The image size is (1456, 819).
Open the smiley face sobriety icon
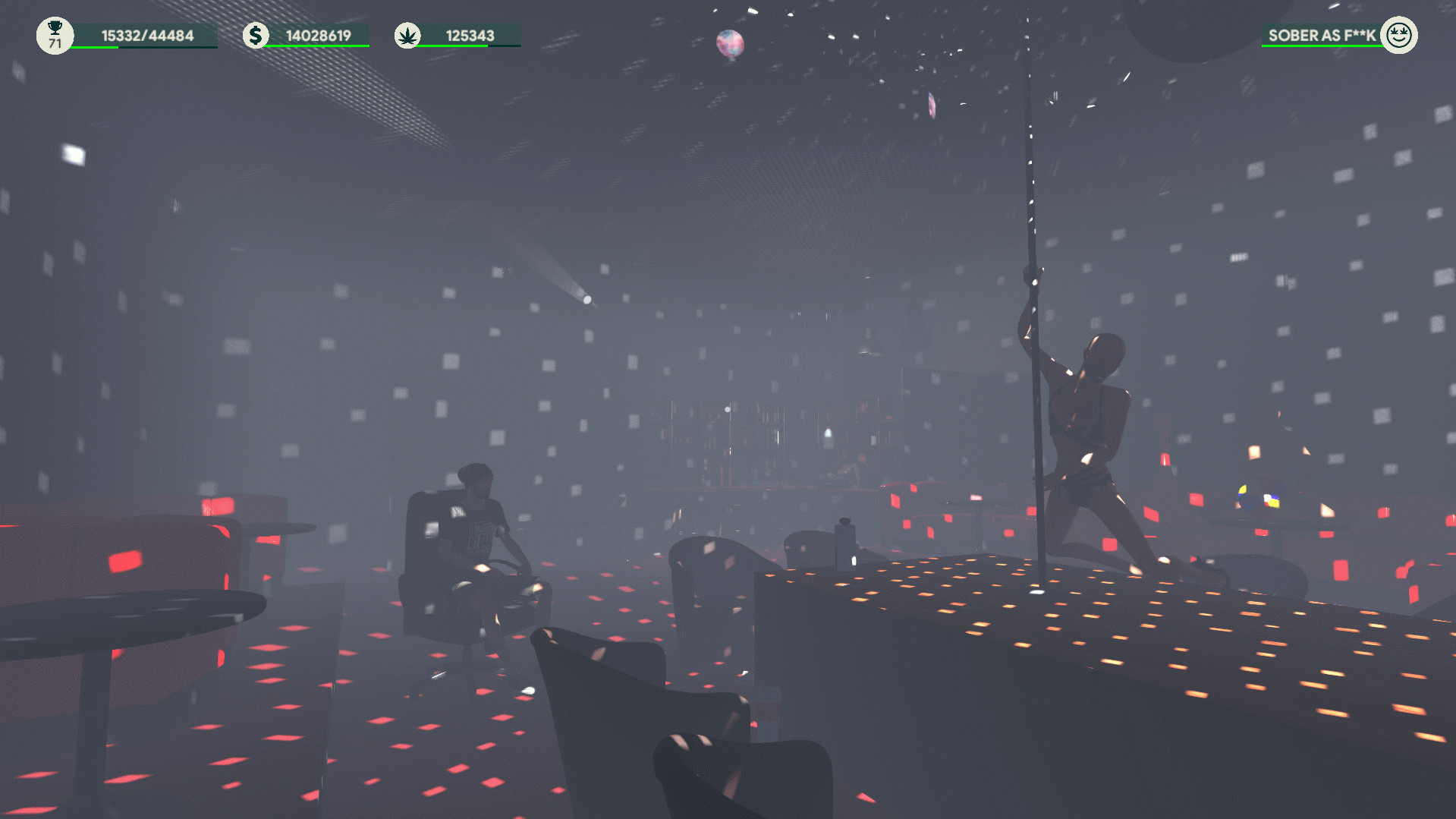coord(1398,35)
